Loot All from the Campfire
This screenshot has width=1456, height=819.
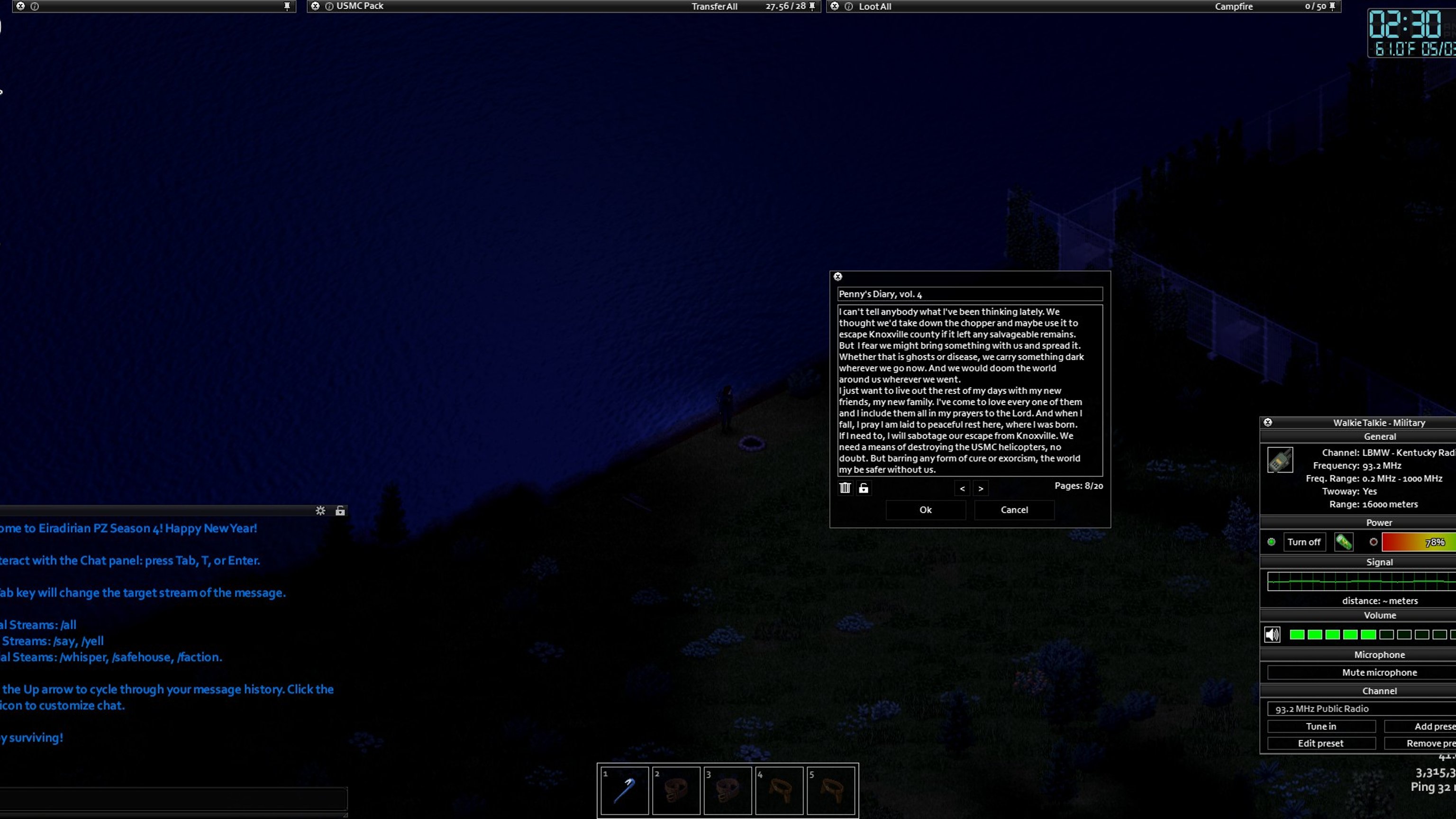click(875, 7)
